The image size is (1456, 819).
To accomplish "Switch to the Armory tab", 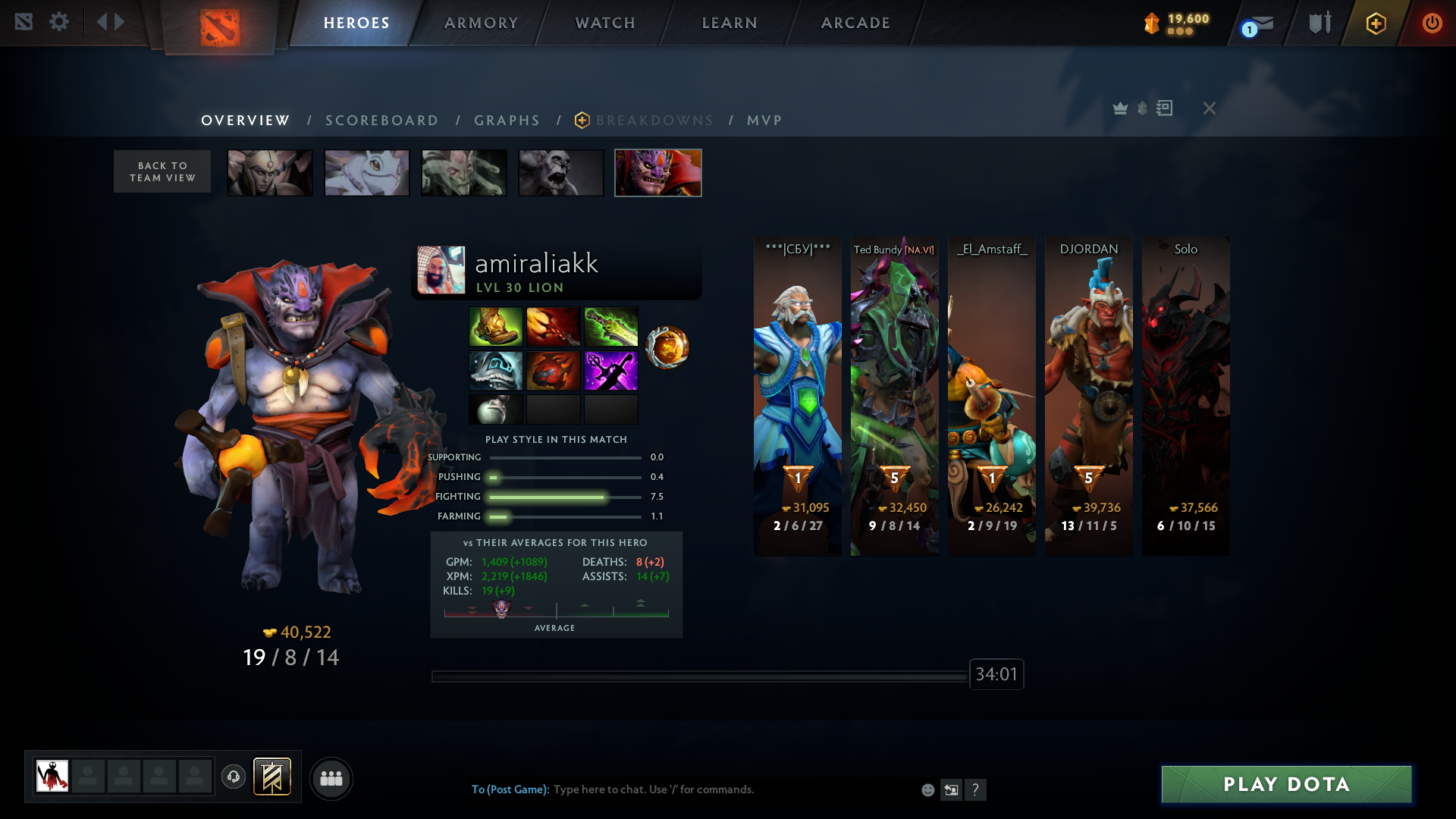I will 481,23.
